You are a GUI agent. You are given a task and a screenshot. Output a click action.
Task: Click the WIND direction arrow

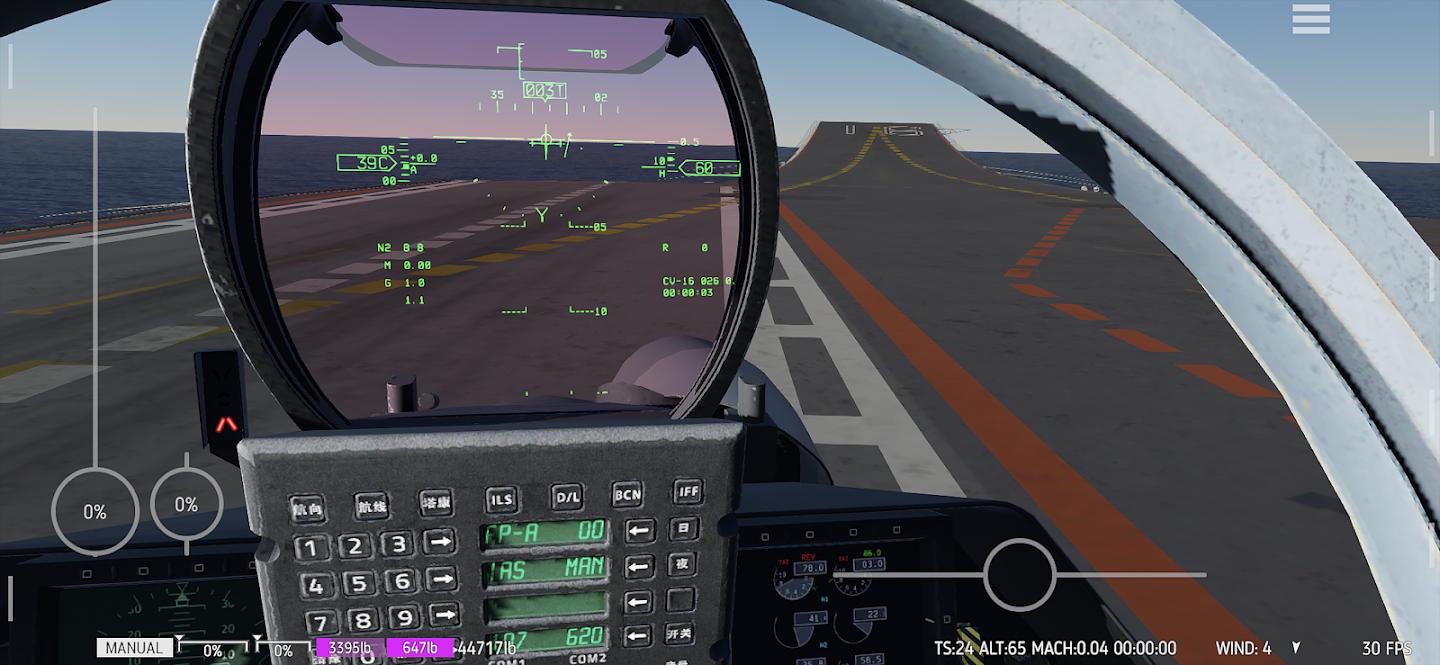point(1296,648)
